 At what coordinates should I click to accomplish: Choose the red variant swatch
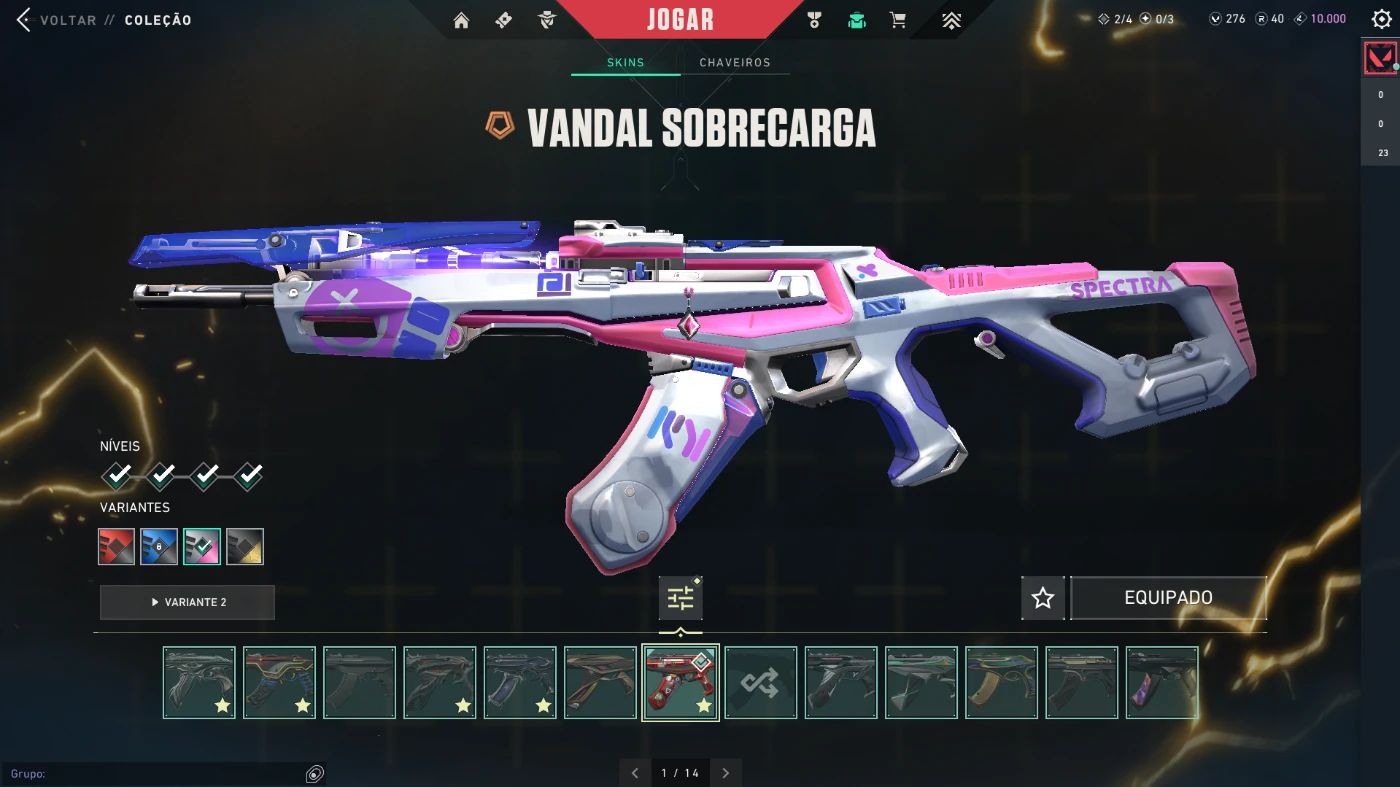click(117, 547)
